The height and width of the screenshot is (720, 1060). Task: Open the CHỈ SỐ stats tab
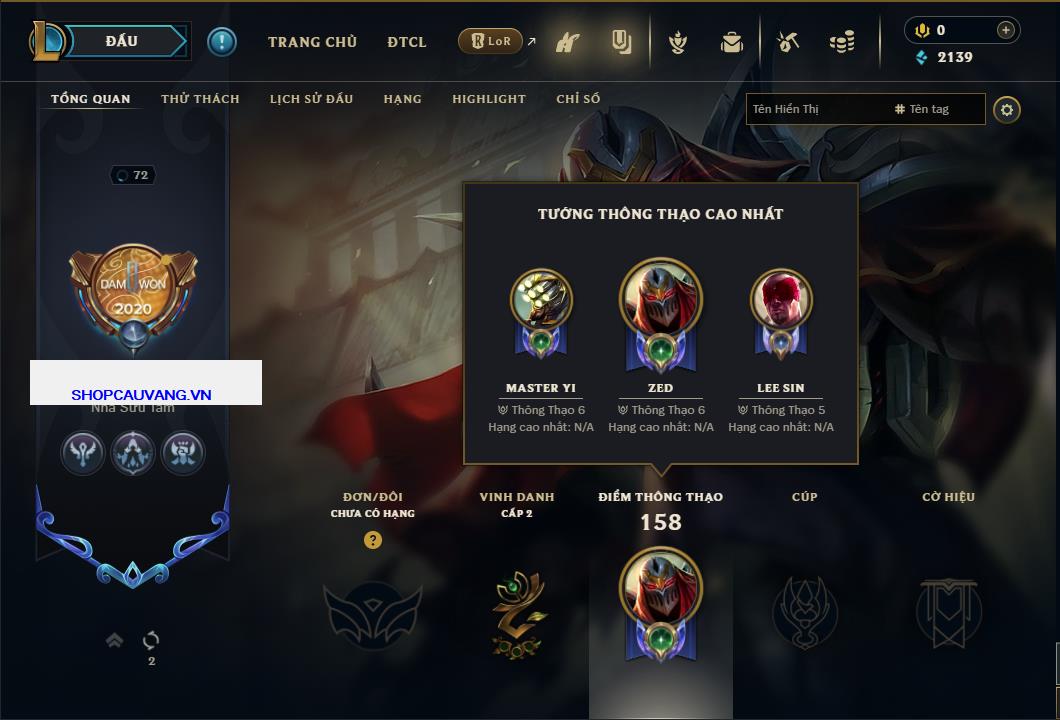(x=578, y=99)
